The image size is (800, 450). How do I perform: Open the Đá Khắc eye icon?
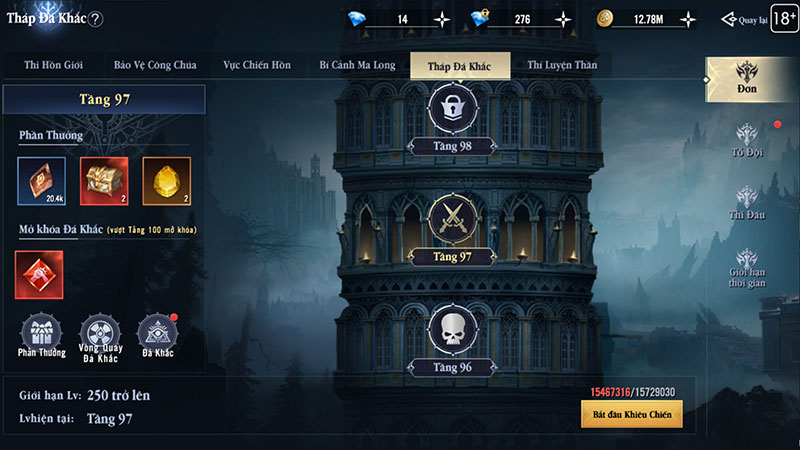[157, 333]
